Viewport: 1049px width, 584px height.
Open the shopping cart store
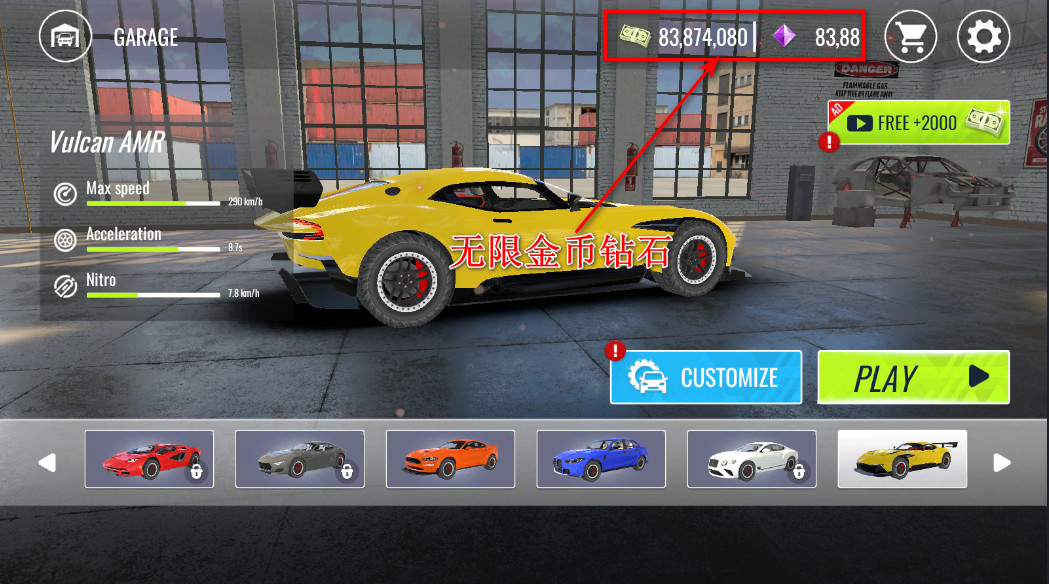coord(909,37)
